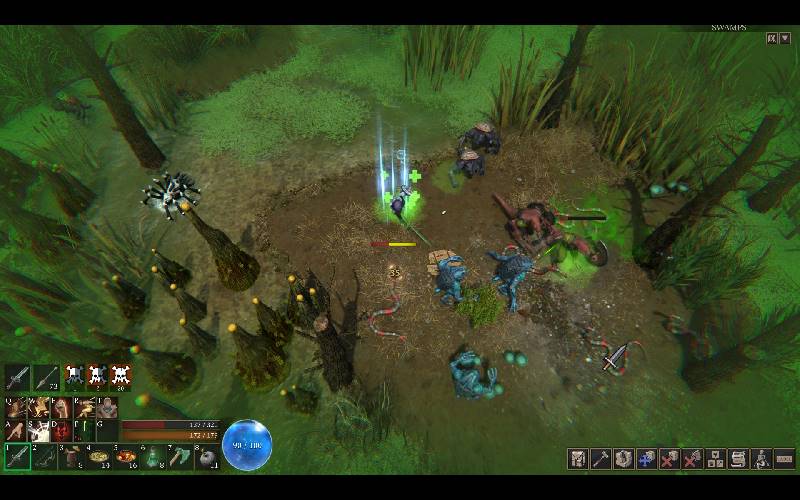Select the sword in hotbar slot 1
This screenshot has width=800, height=500.
click(x=17, y=457)
